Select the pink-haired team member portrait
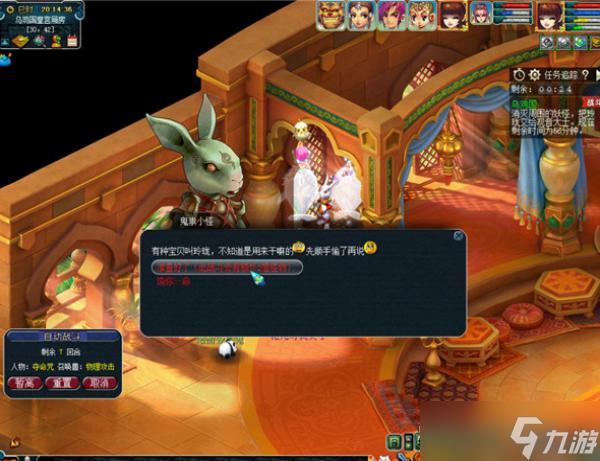Screen dimensions: 600x461 click(x=391, y=15)
